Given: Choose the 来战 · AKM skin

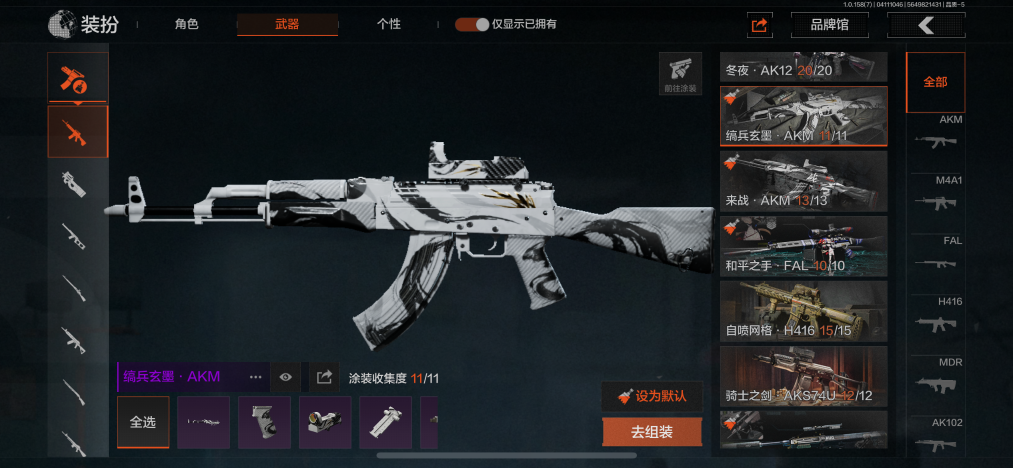Looking at the screenshot, I should 804,181.
